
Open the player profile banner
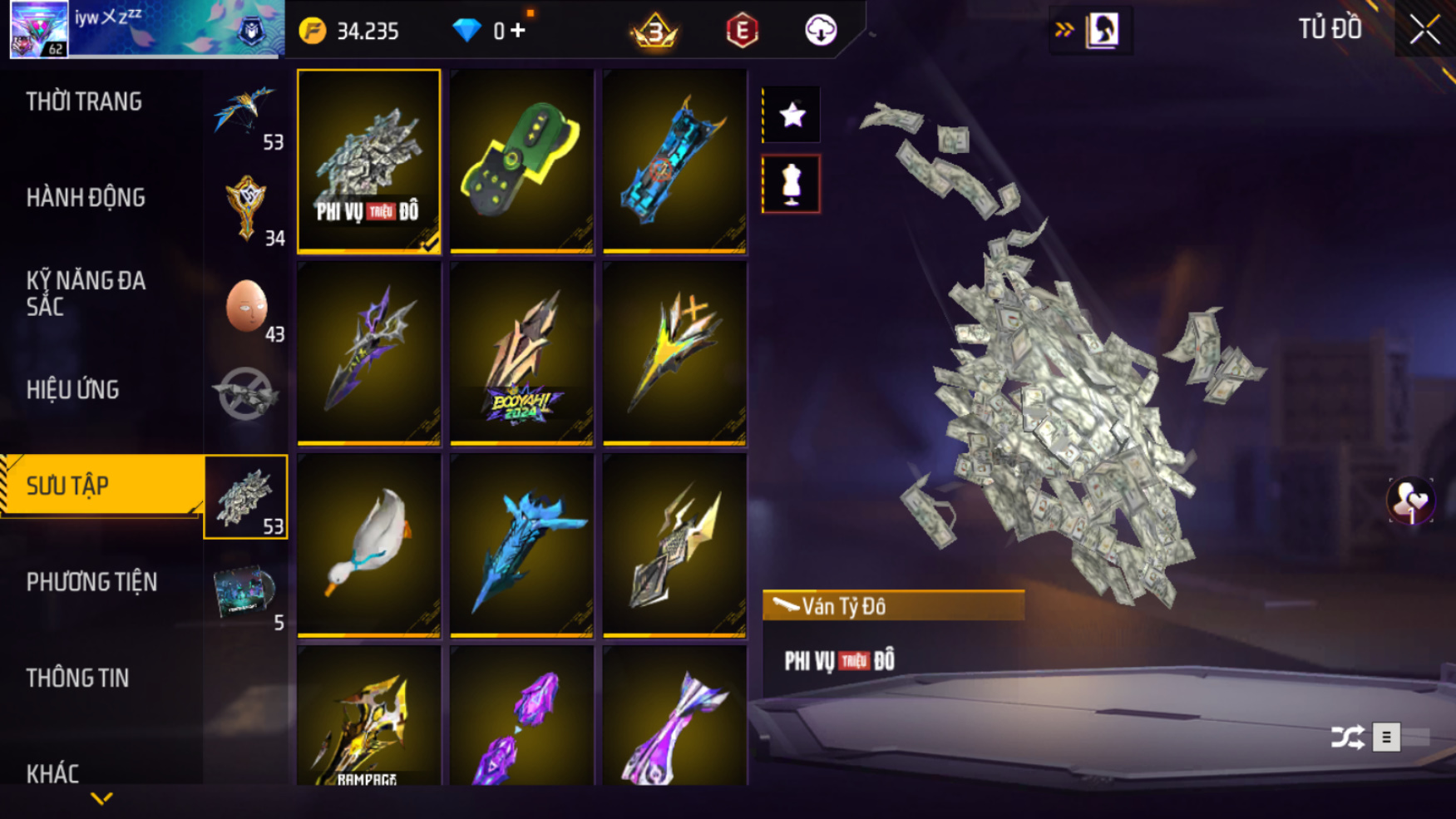pos(146,30)
